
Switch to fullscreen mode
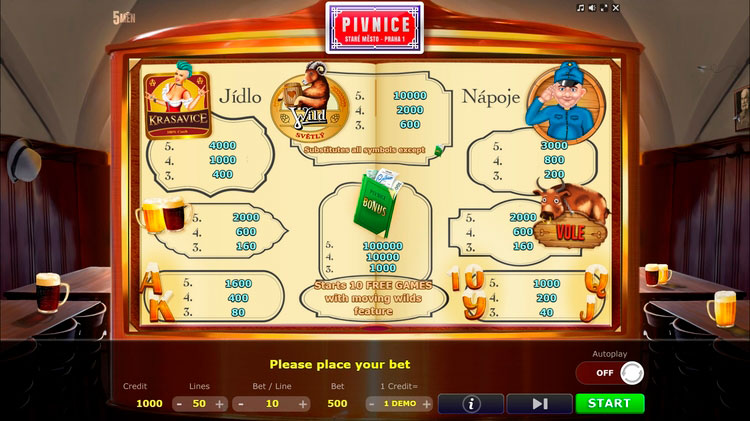[606, 7]
